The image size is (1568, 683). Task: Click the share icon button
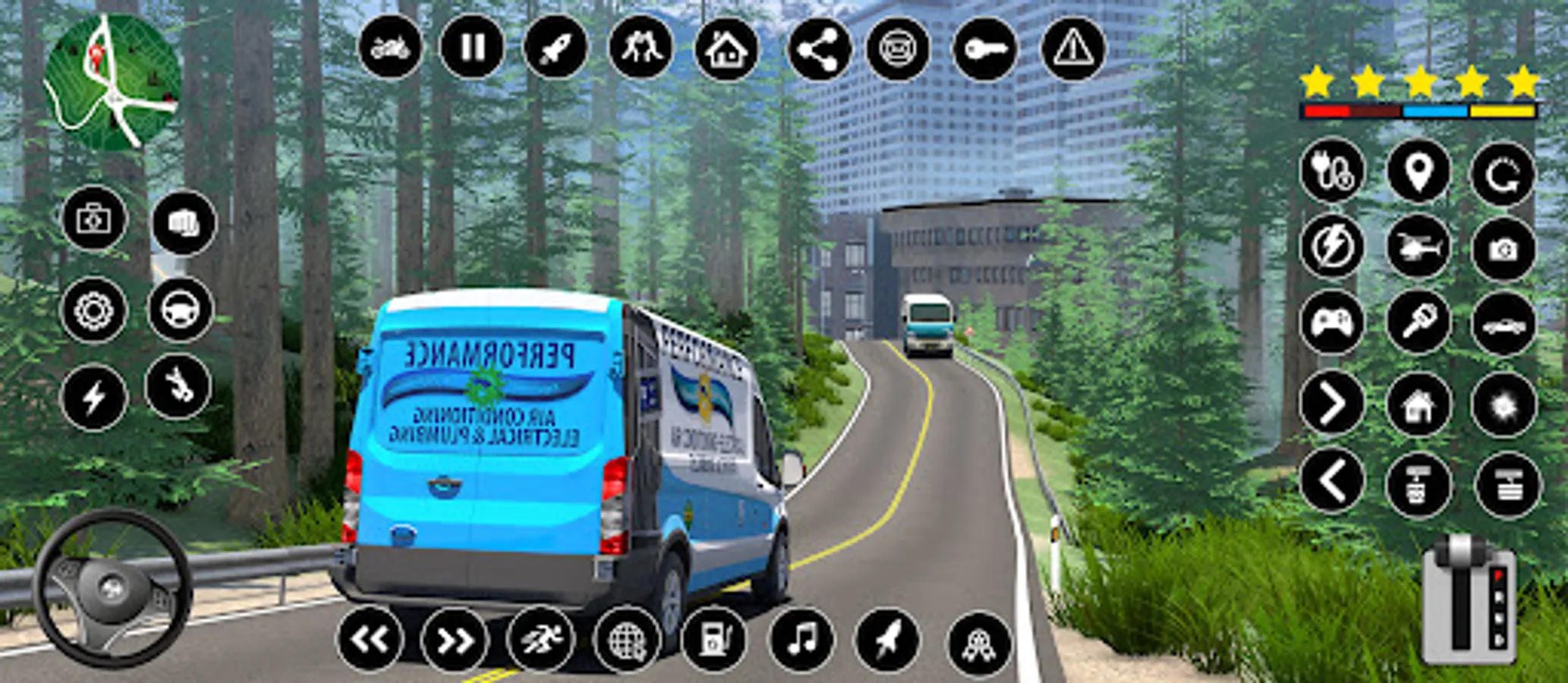pos(820,49)
